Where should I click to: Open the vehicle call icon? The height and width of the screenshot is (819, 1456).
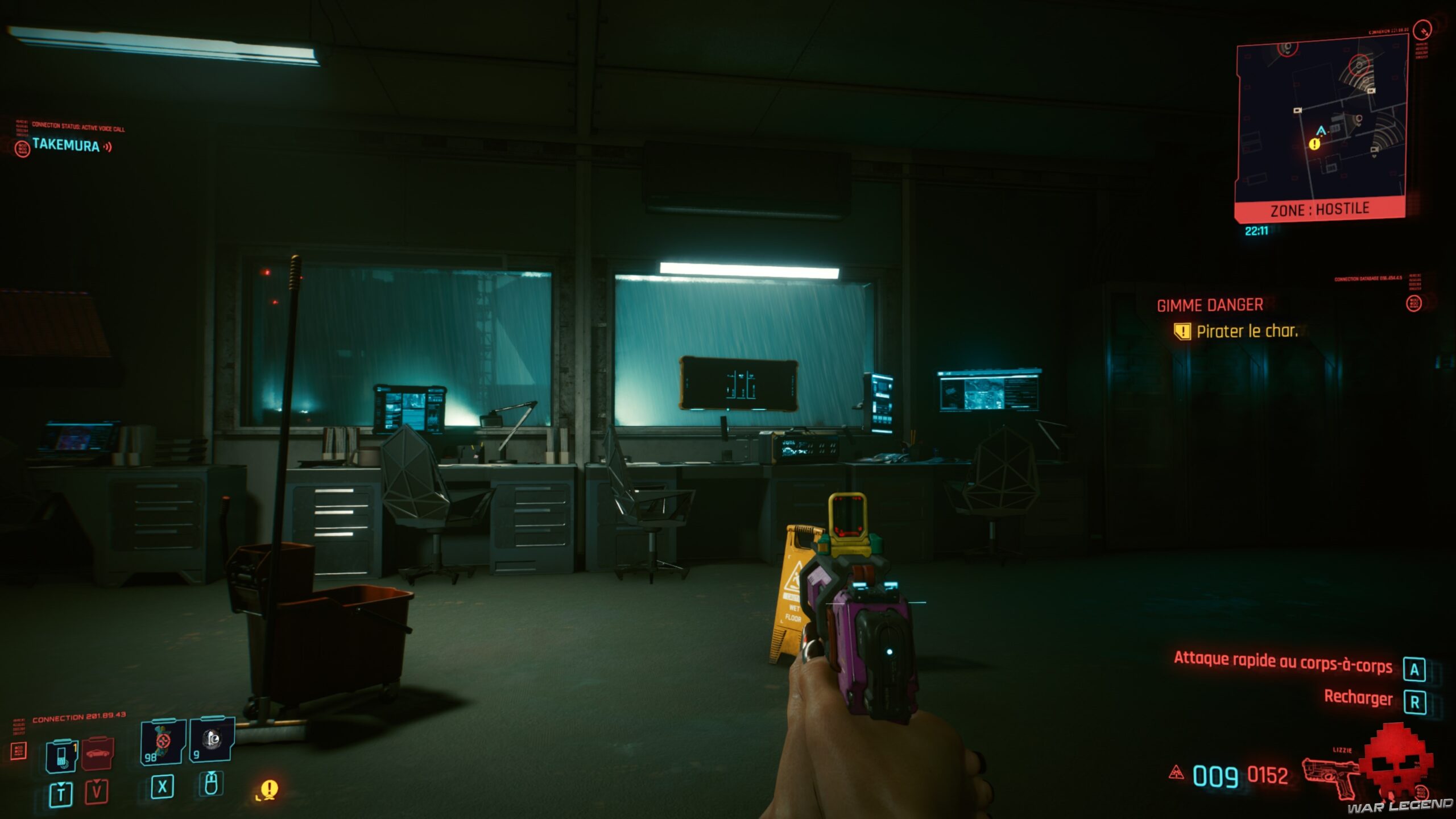[97, 752]
